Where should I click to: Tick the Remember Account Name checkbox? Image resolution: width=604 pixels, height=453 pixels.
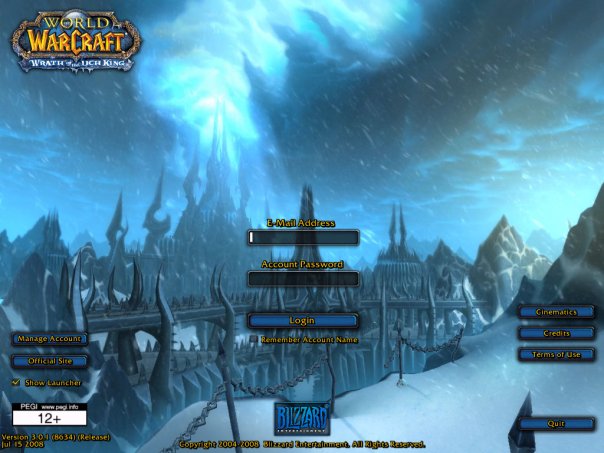[252, 340]
